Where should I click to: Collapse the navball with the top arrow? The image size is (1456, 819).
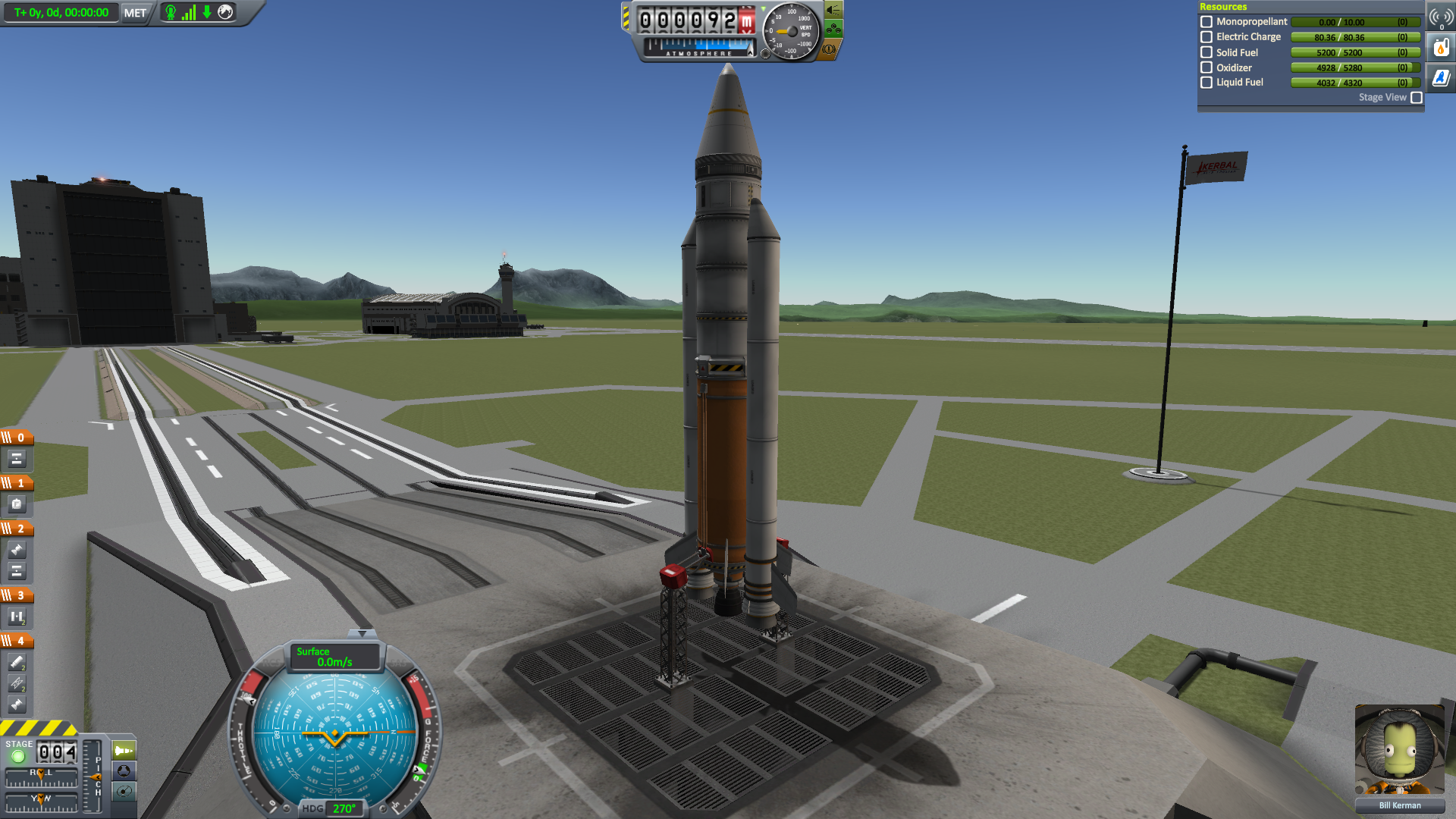pyautogui.click(x=362, y=633)
